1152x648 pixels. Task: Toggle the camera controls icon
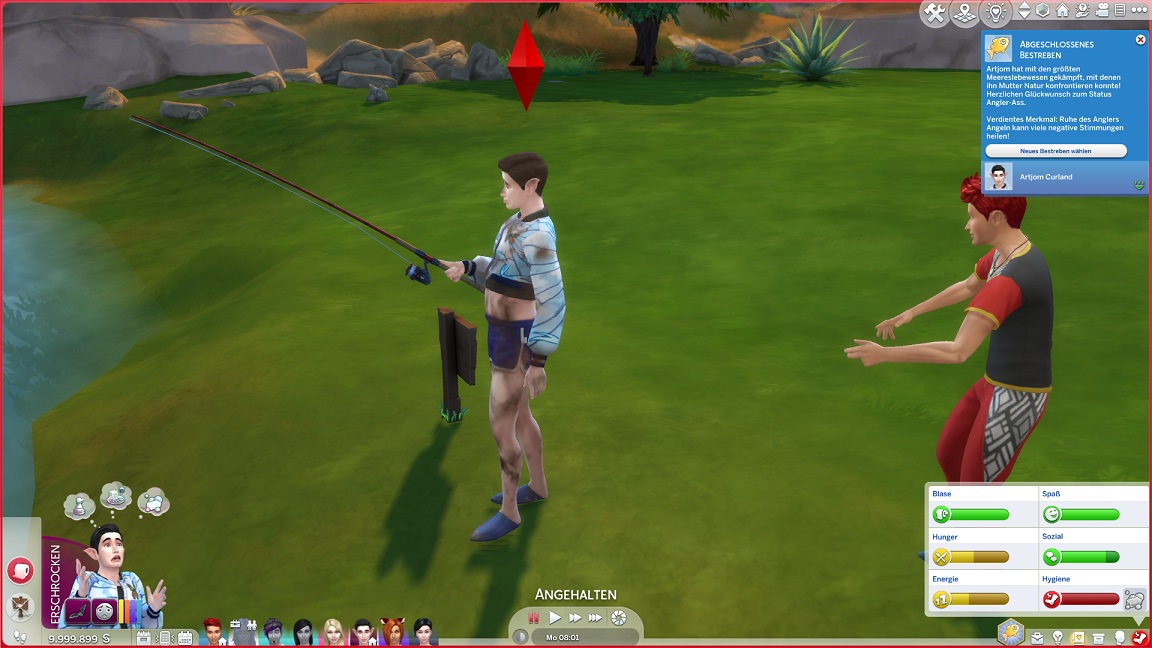(1100, 12)
